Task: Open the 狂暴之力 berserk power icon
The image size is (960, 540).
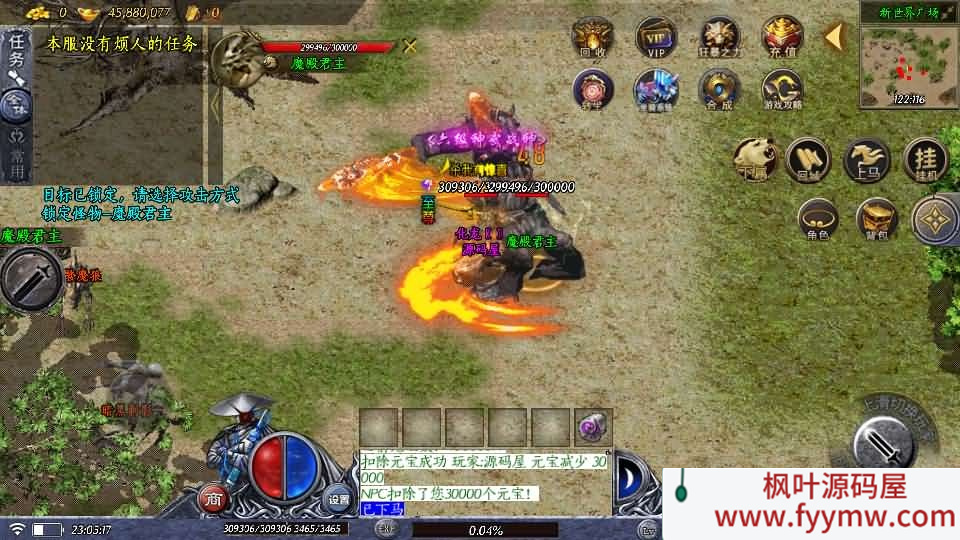Action: coord(719,37)
